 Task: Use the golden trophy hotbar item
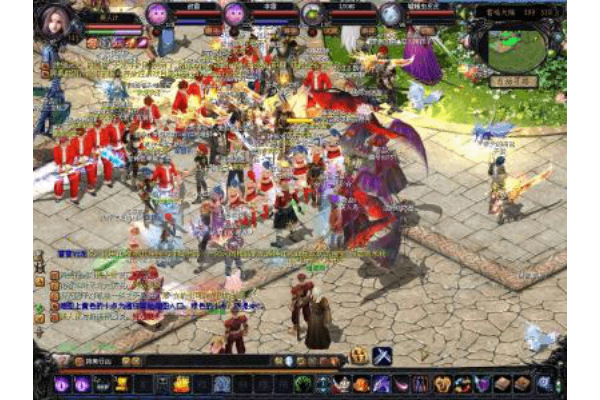tap(121, 384)
